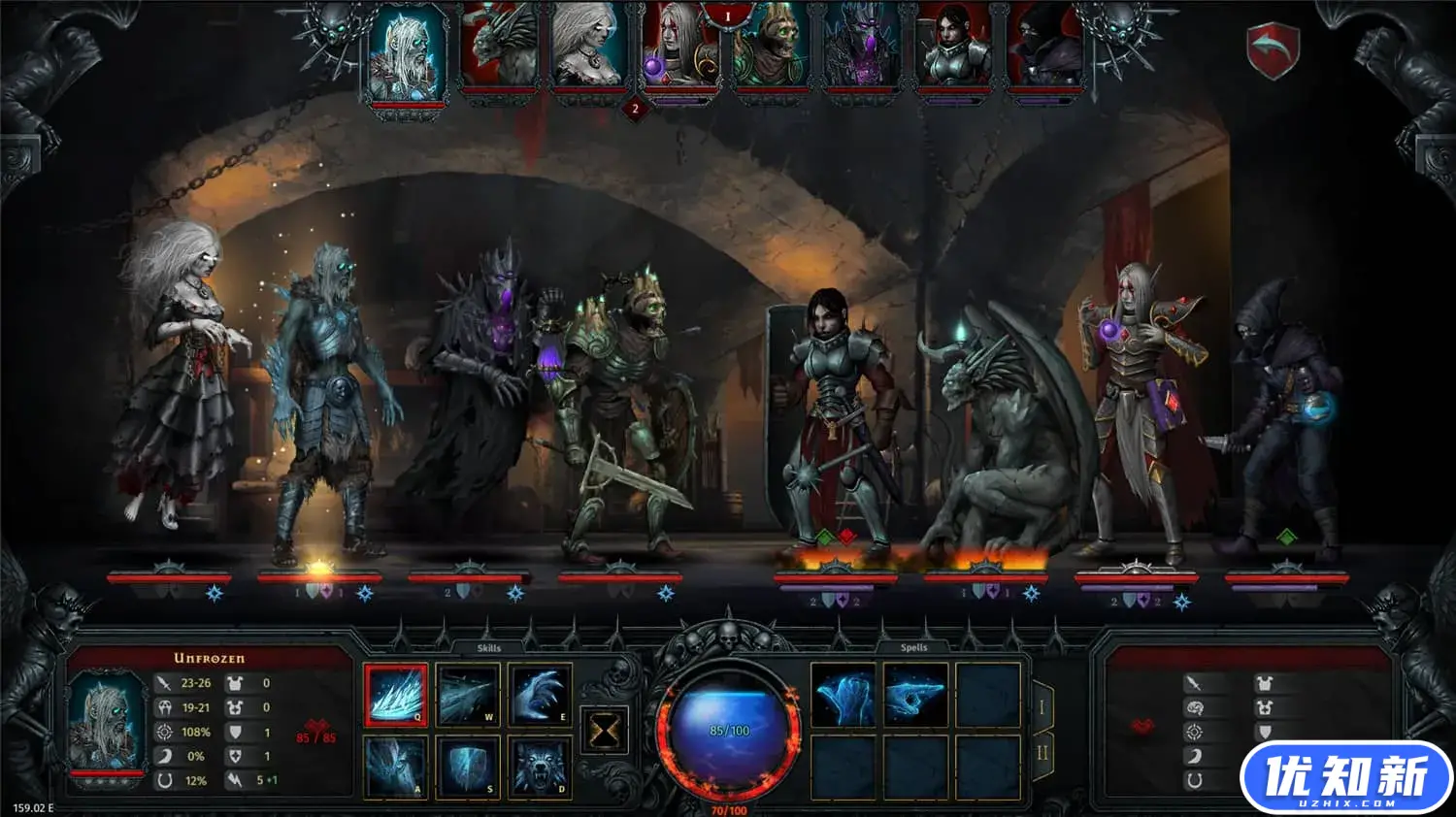Click the red shield retreat button

pos(1273,49)
